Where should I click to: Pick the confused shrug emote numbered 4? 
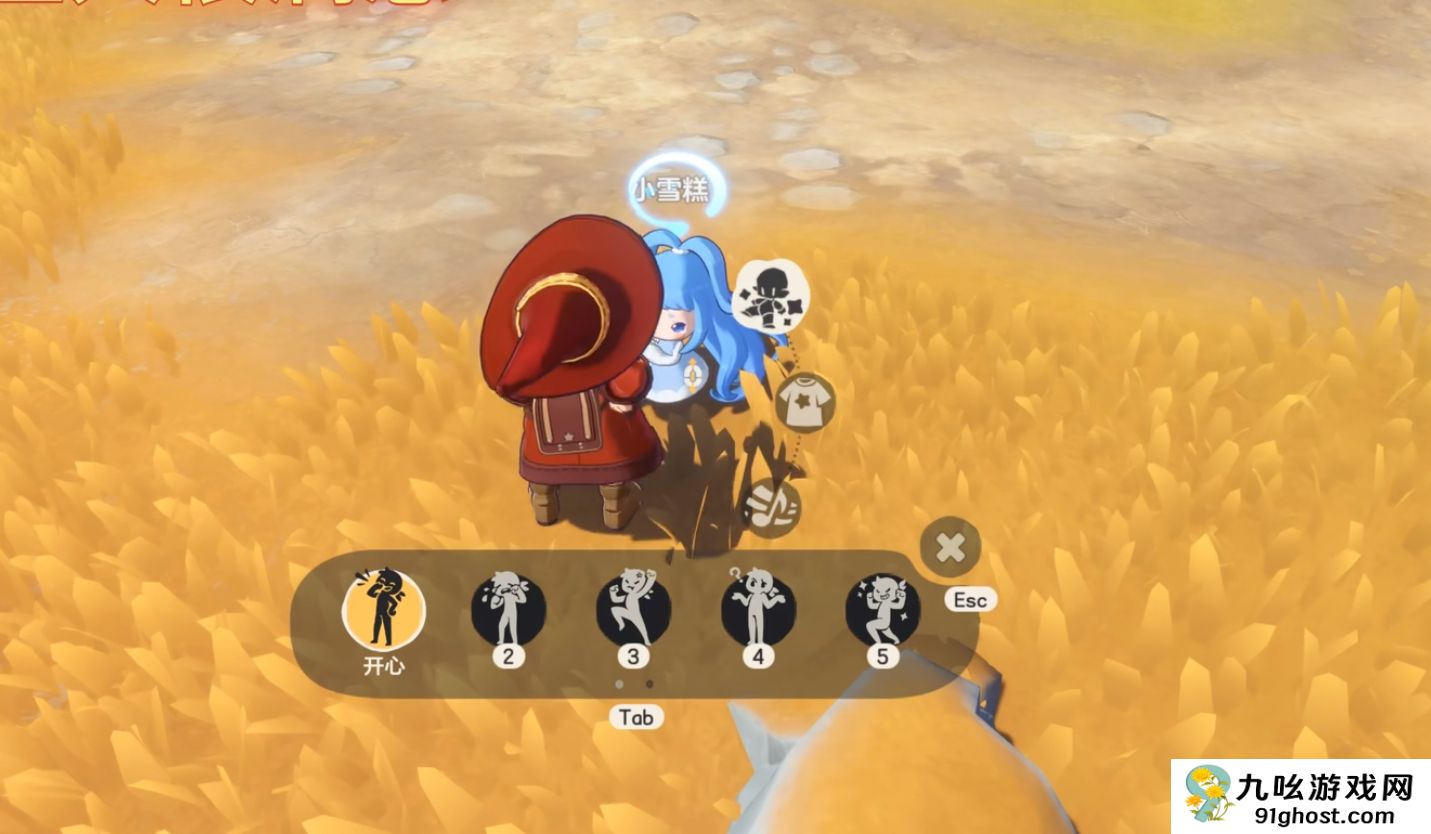pyautogui.click(x=758, y=609)
